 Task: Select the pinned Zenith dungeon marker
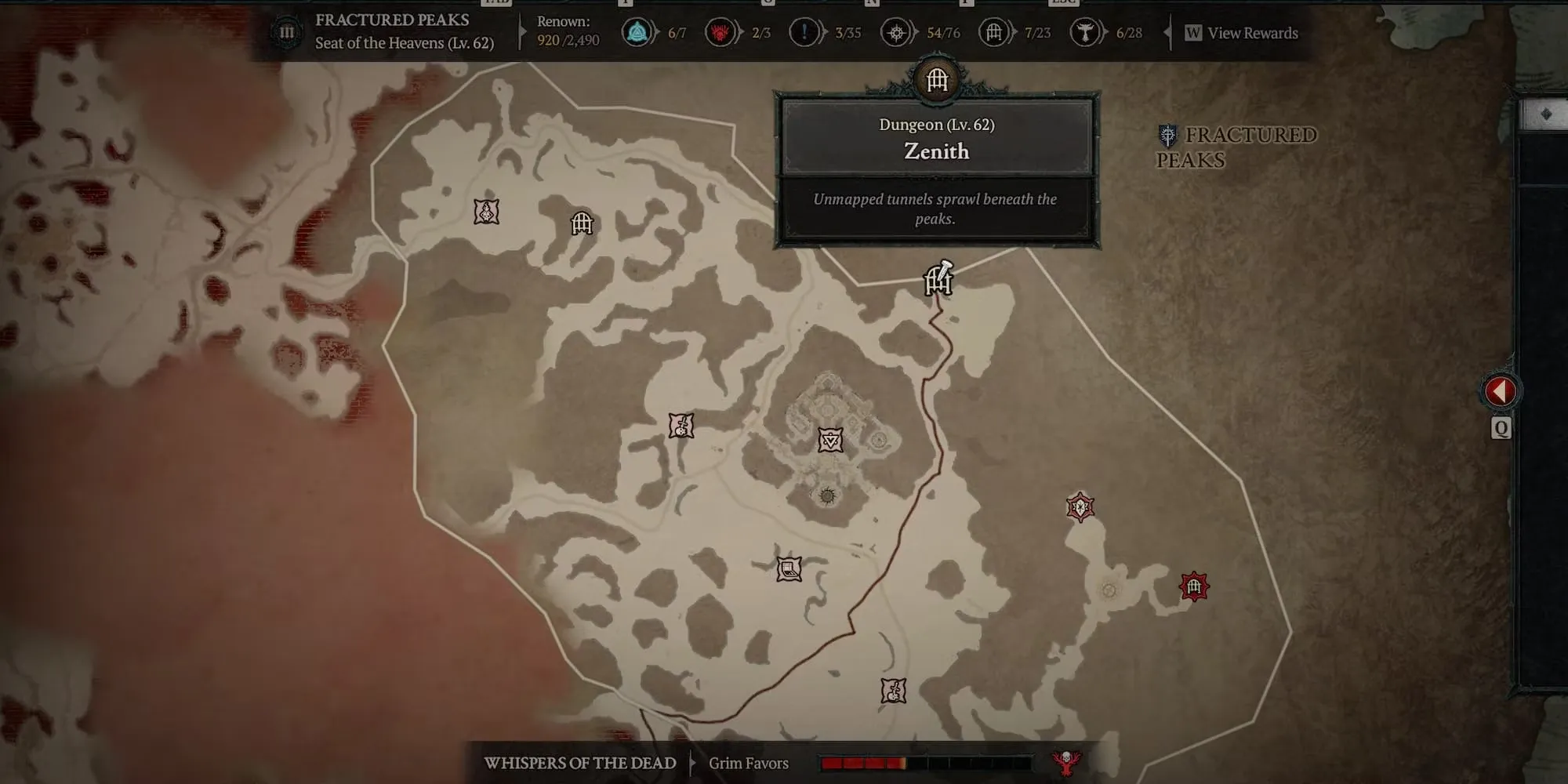pyautogui.click(x=938, y=280)
